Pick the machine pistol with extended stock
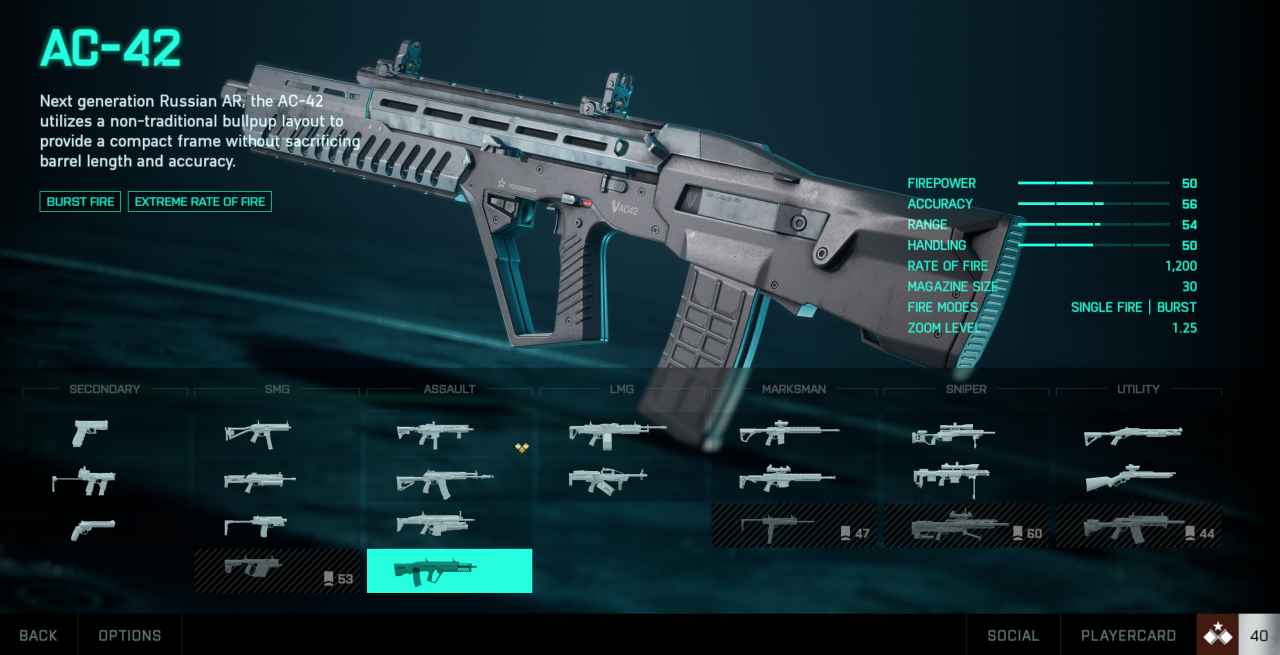Image resolution: width=1280 pixels, height=655 pixels. pyautogui.click(x=84, y=482)
